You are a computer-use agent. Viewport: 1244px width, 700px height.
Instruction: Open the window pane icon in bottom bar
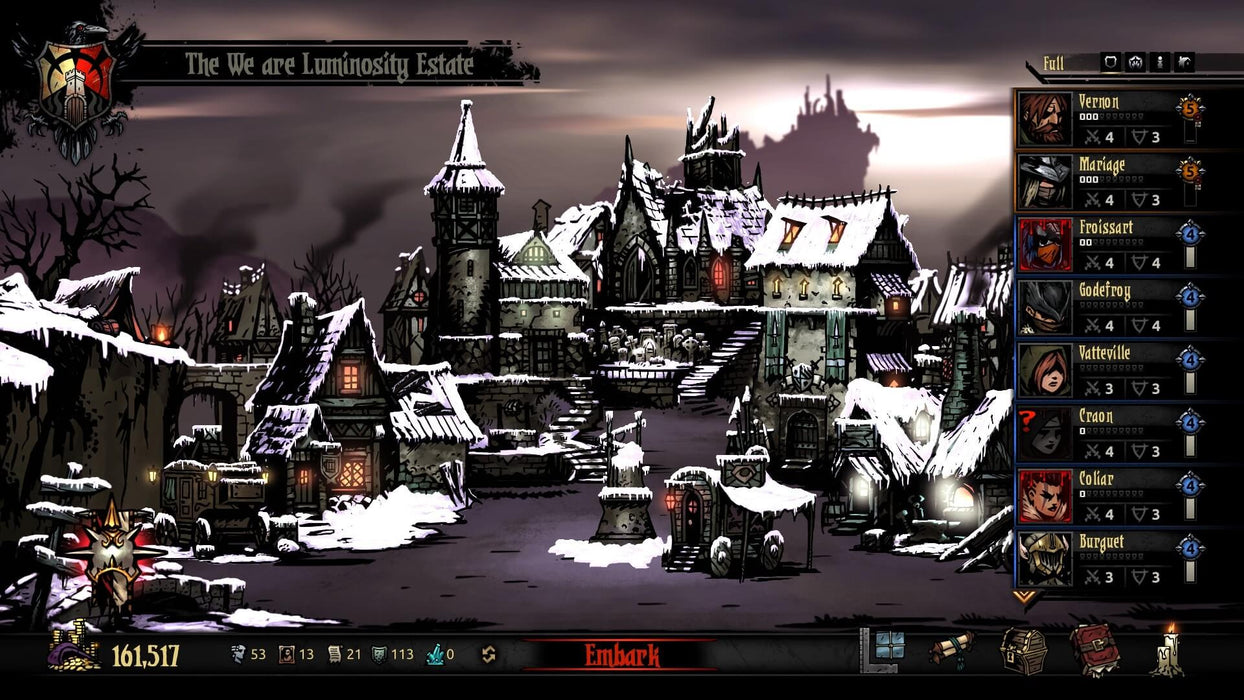[x=889, y=648]
